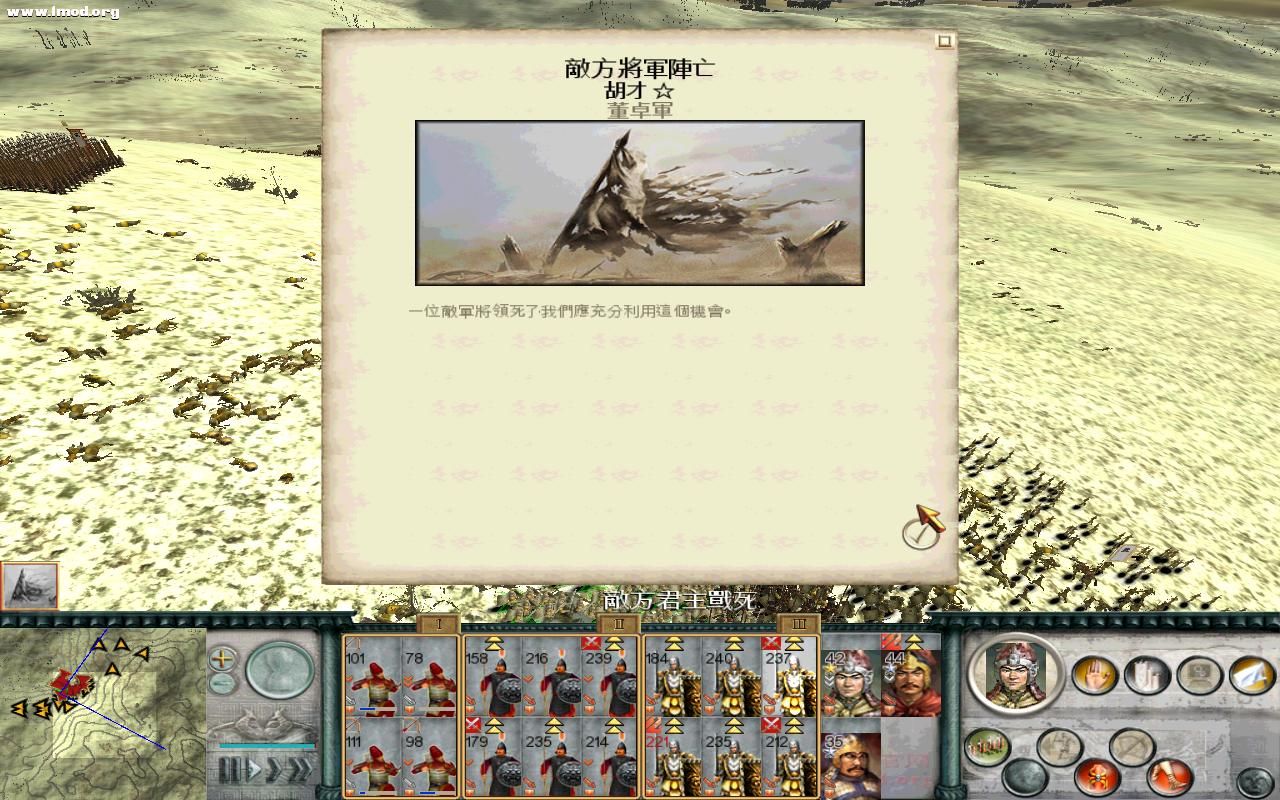Screen dimensions: 1280x800
Task: Select the general's portrait
Action: [1014, 678]
